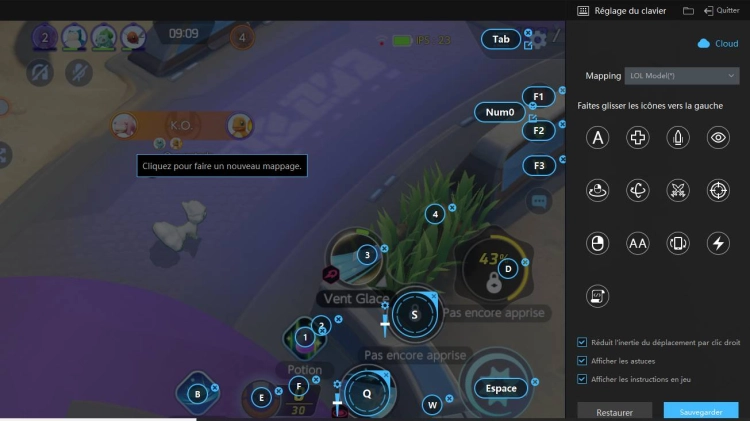
Task: Select the Tab key mapping bubble
Action: click(501, 40)
